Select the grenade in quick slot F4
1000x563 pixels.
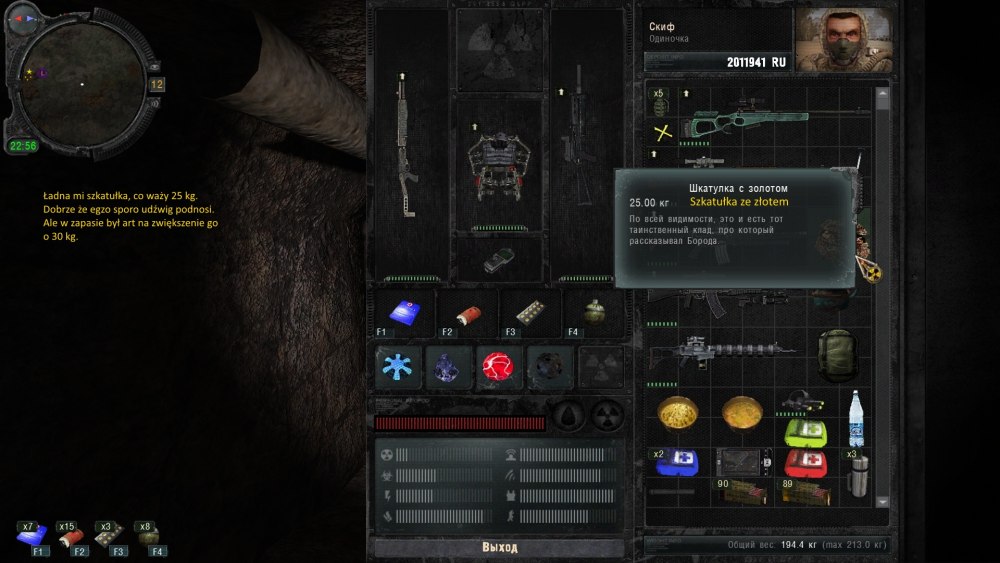[592, 312]
